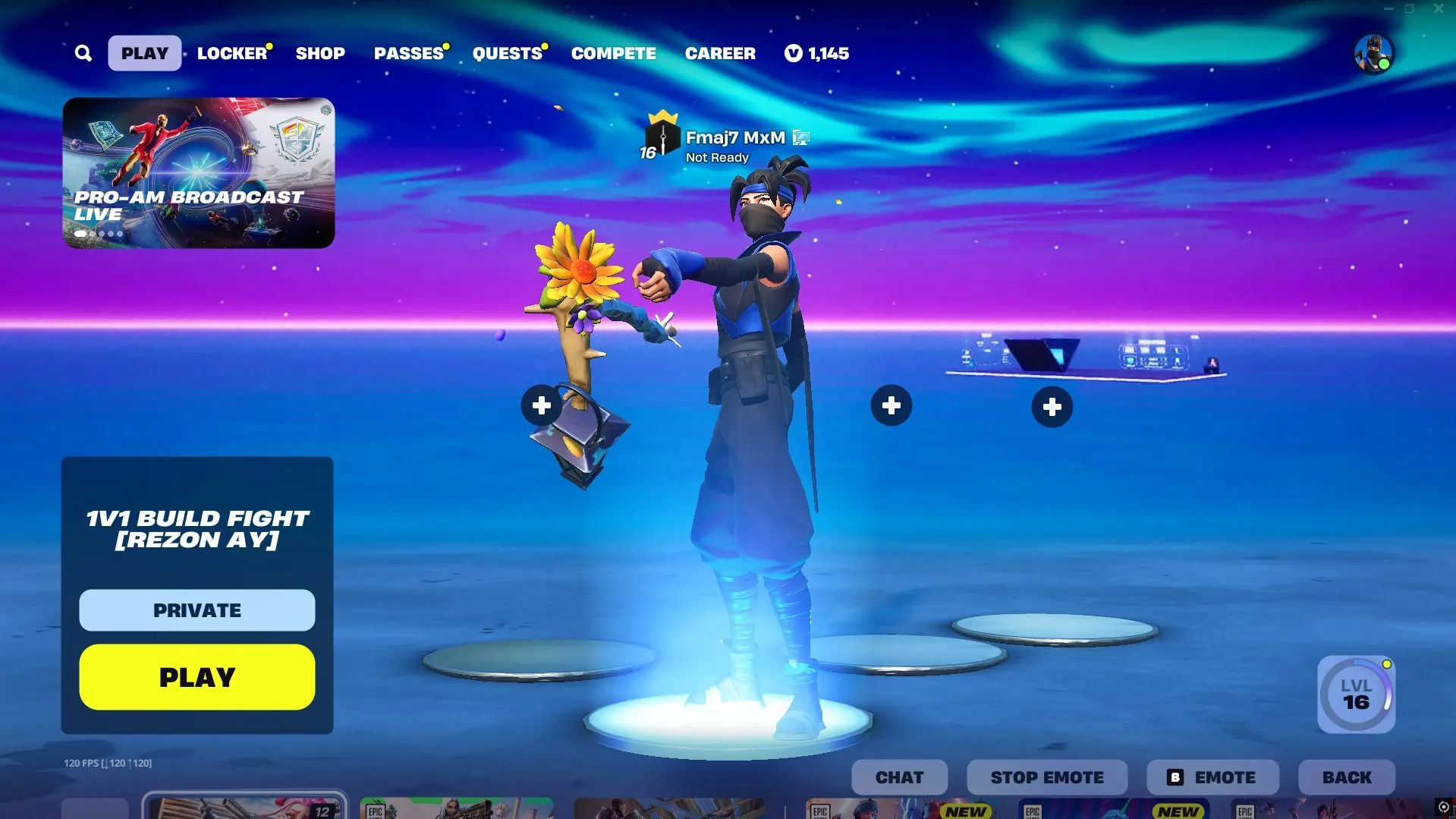The width and height of the screenshot is (1456, 819).
Task: Open the CHAT button
Action: [899, 777]
